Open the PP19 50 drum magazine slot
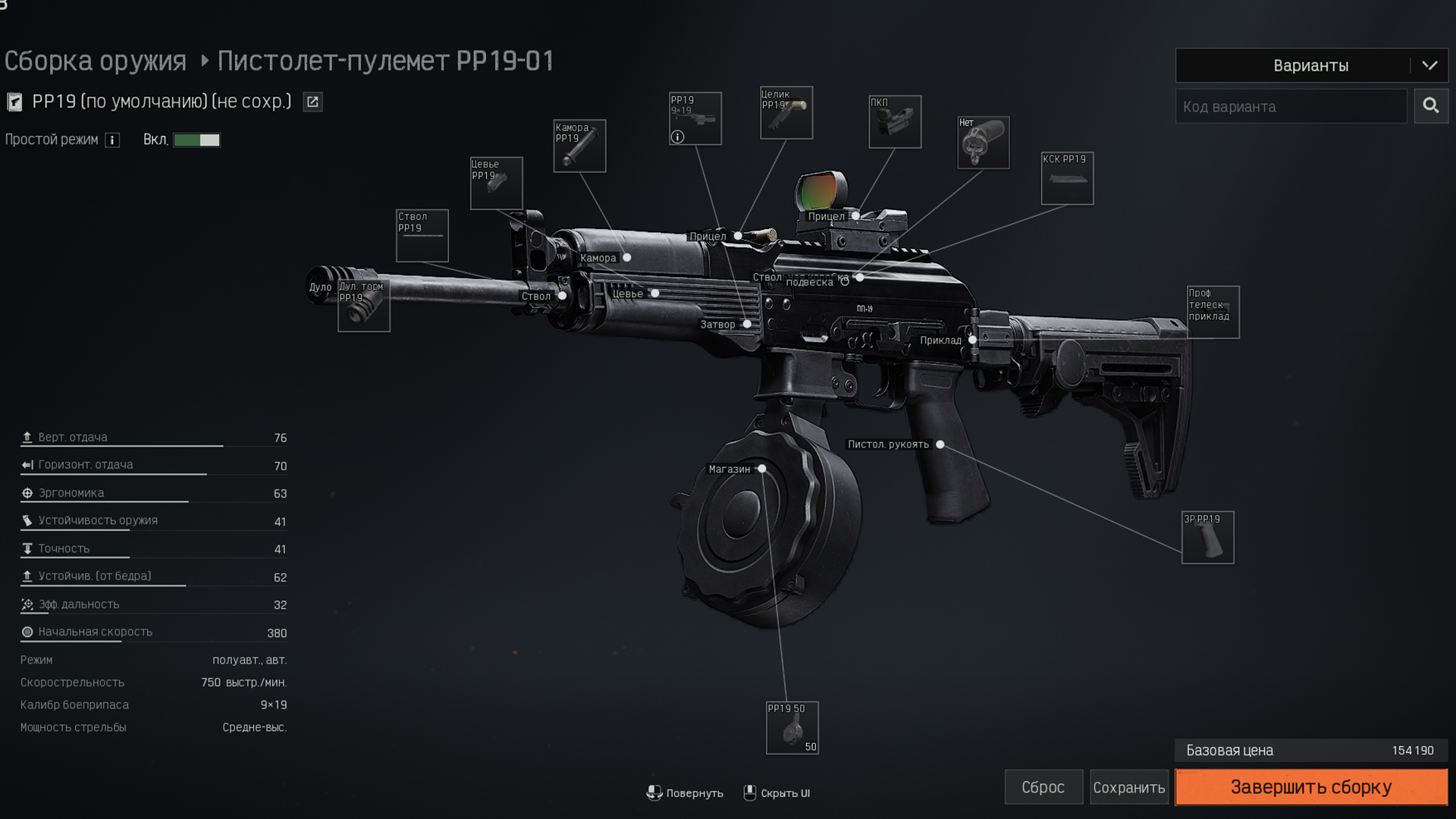Screen dimensions: 1456x819 (x=792, y=728)
